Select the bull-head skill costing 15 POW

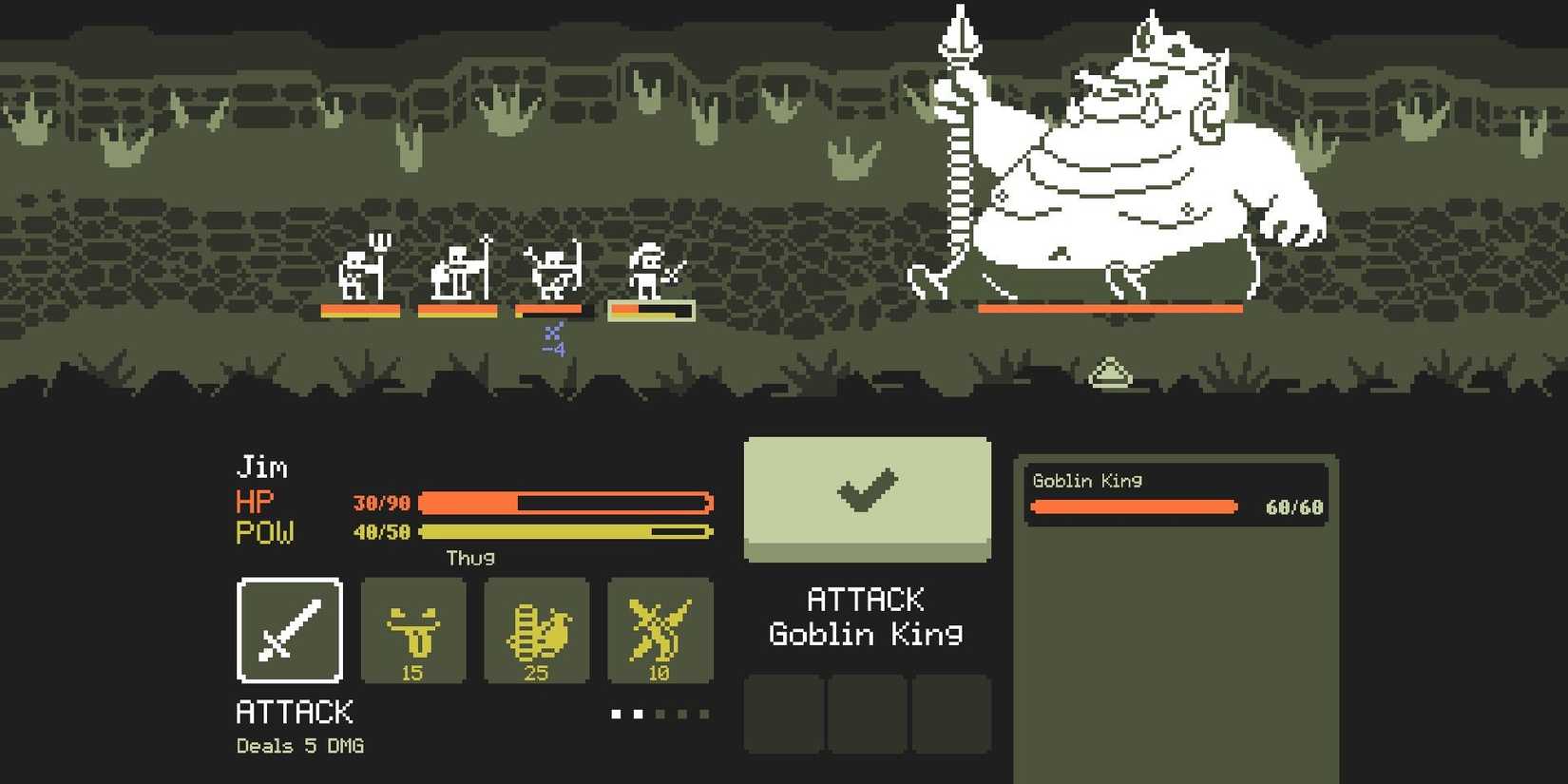413,632
